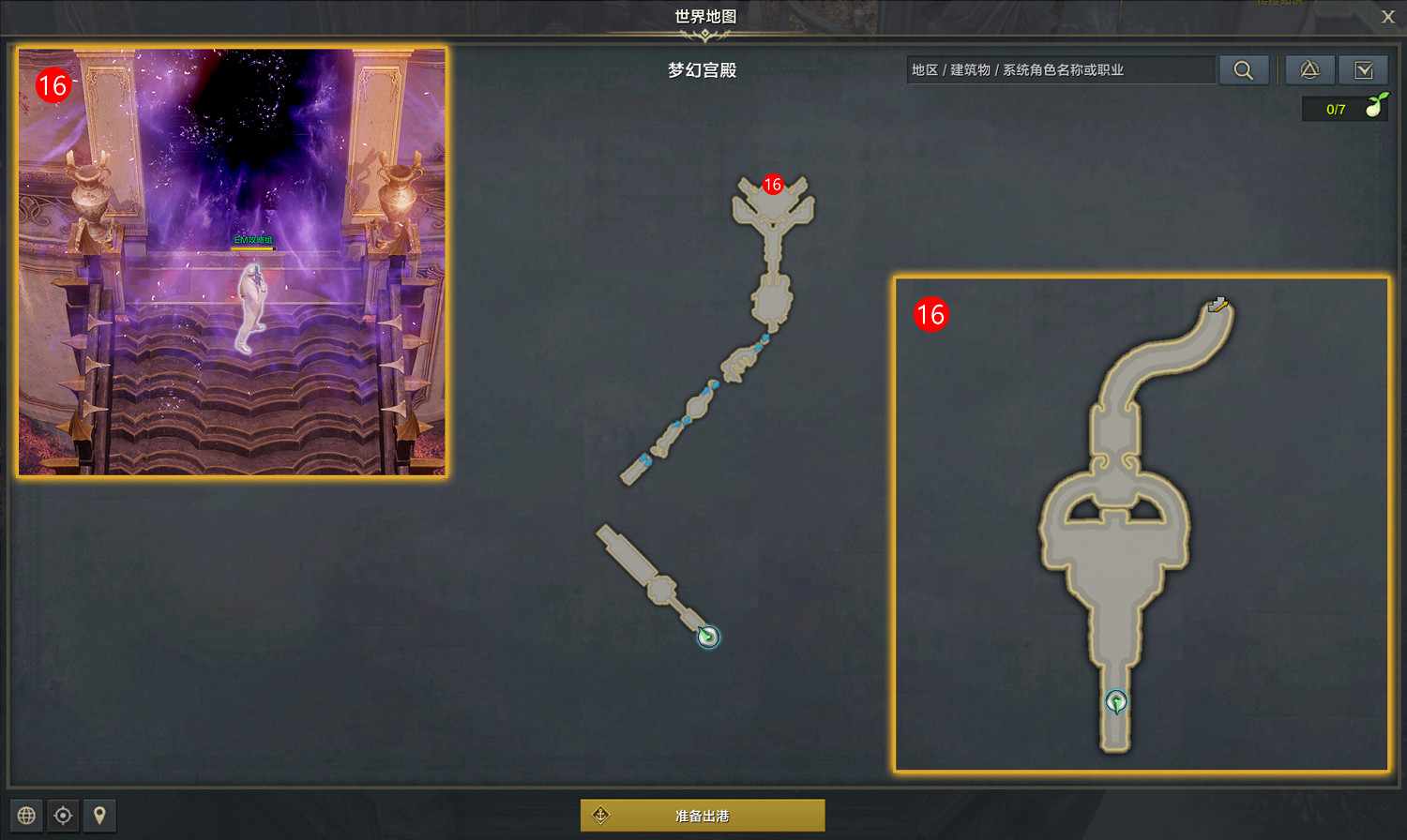Toggle the red 16 marker on the main map
Image resolution: width=1407 pixels, height=840 pixels.
click(774, 184)
